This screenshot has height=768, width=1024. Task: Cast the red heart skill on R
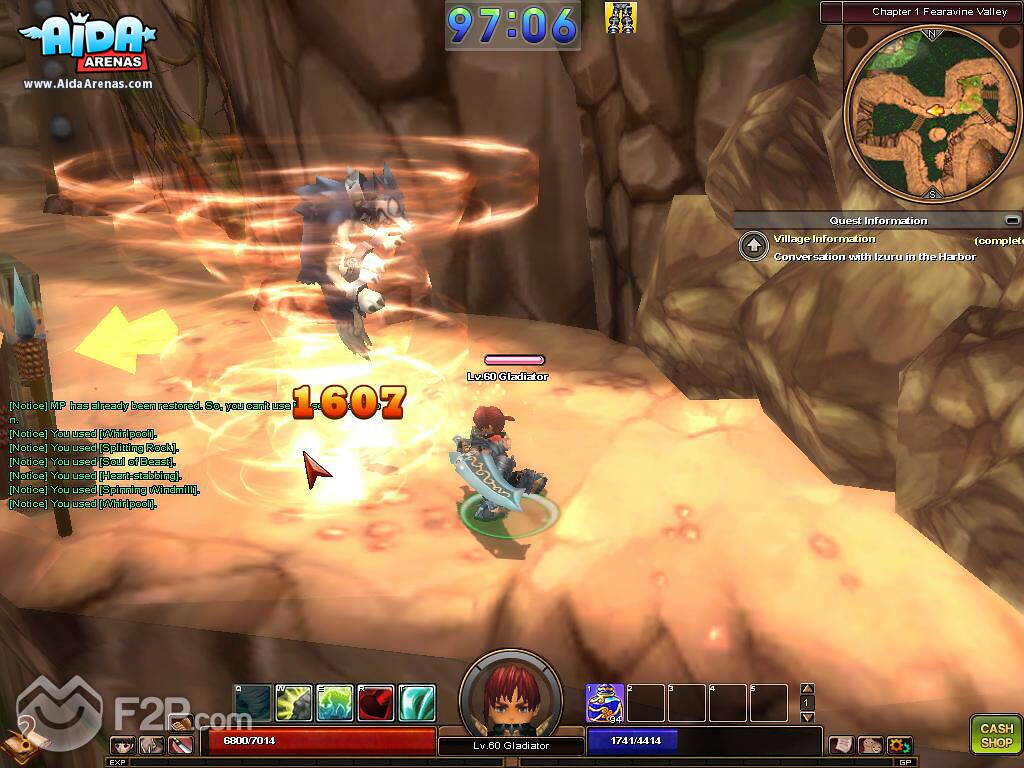(376, 703)
